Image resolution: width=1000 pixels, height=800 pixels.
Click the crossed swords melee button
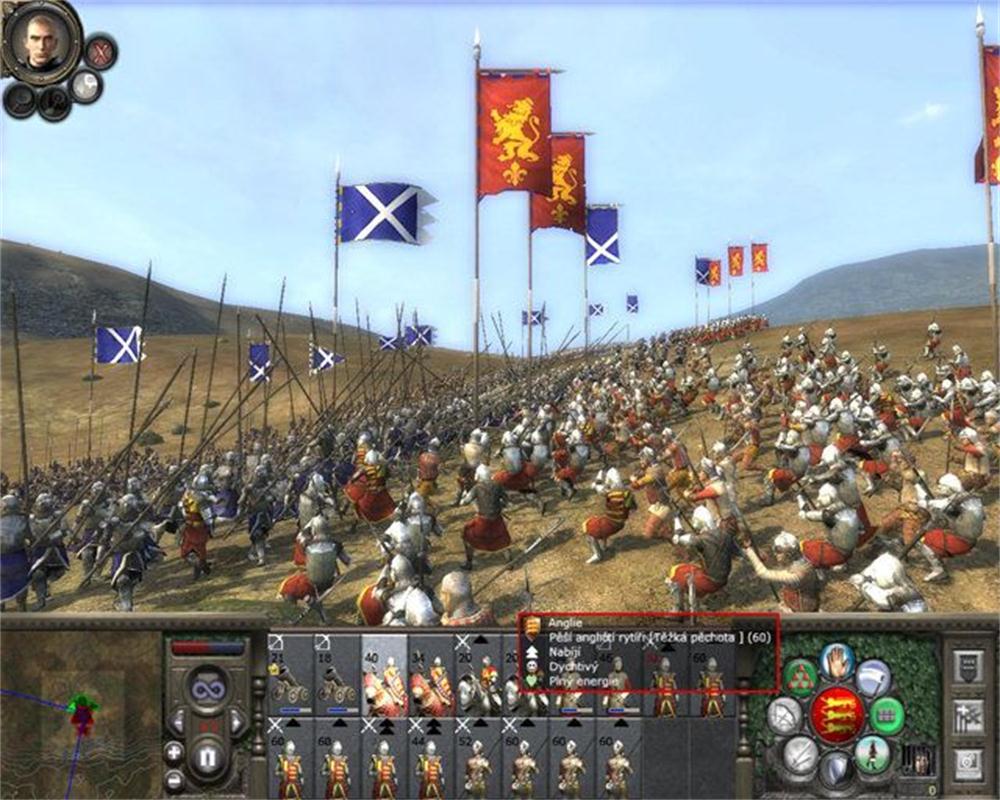(799, 752)
